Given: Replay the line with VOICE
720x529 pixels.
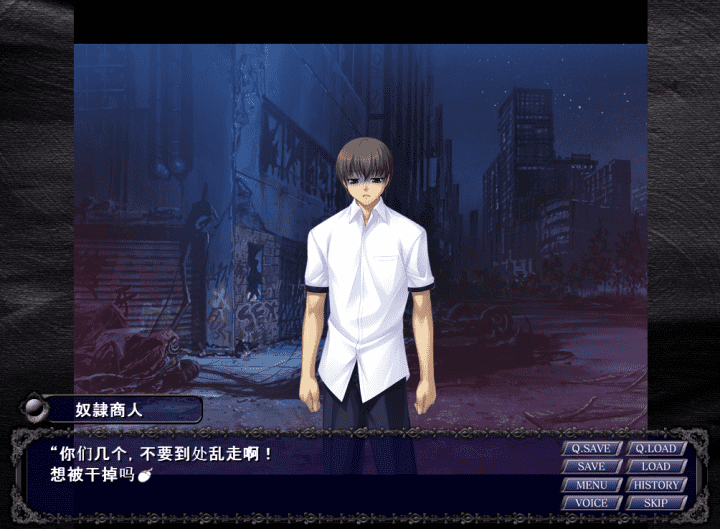Looking at the screenshot, I should pyautogui.click(x=592, y=503).
